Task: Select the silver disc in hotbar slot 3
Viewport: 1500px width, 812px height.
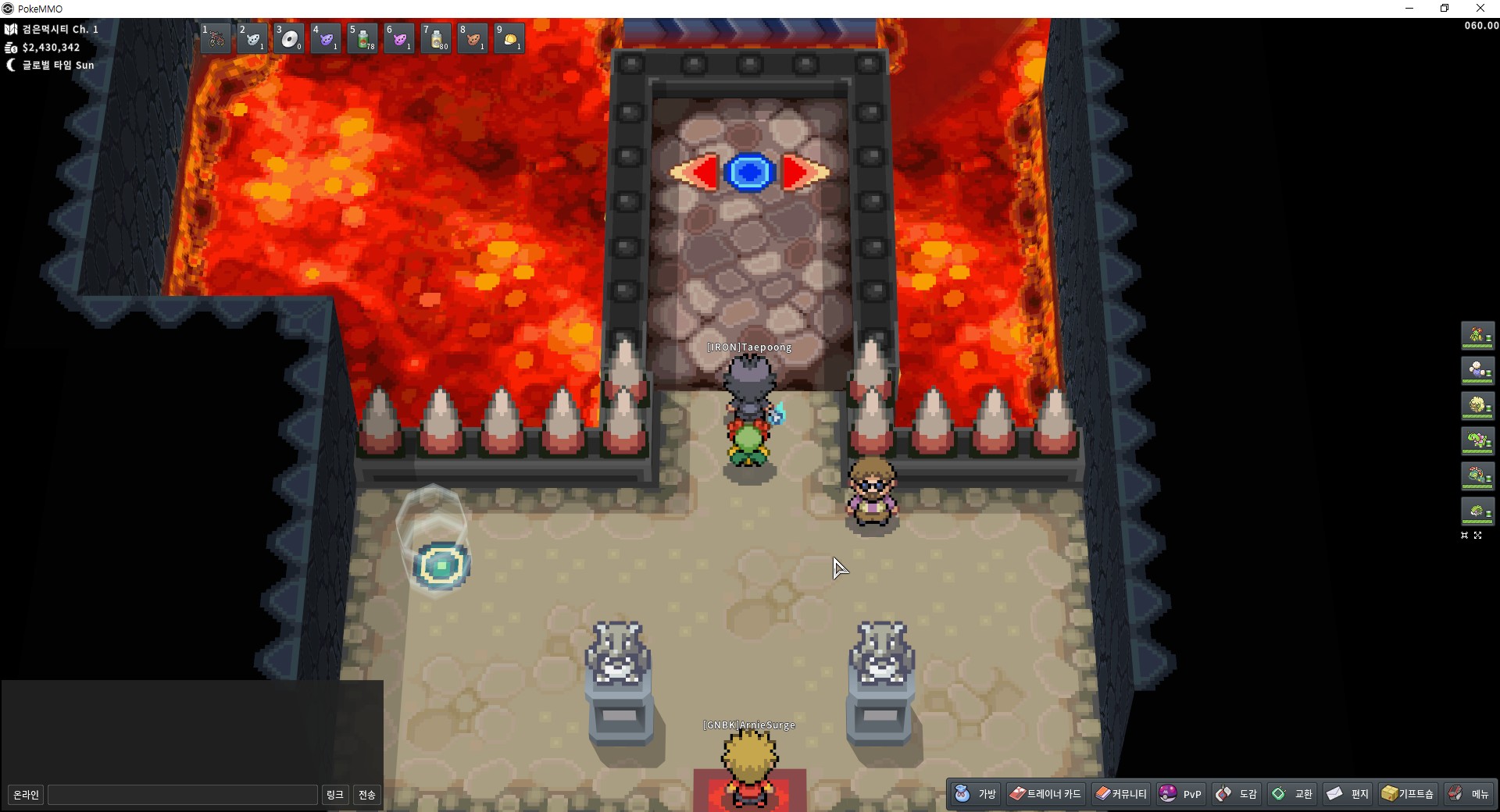Action: [x=289, y=38]
